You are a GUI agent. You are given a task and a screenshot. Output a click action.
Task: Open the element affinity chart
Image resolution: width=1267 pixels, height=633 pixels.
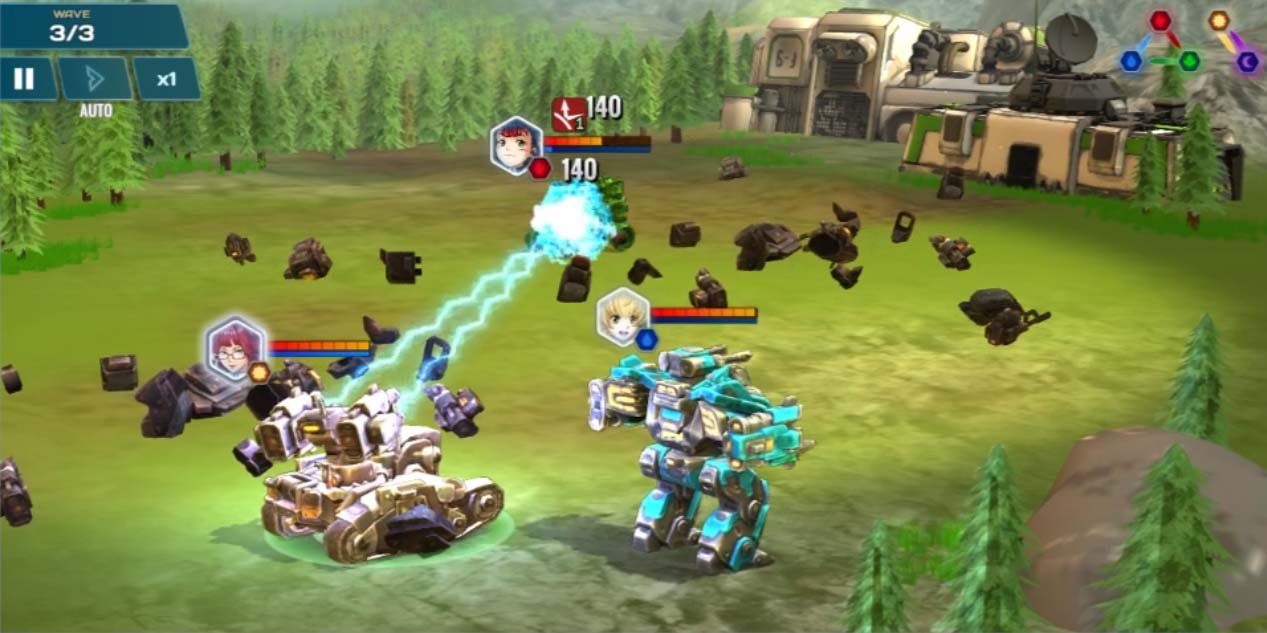tap(1188, 42)
